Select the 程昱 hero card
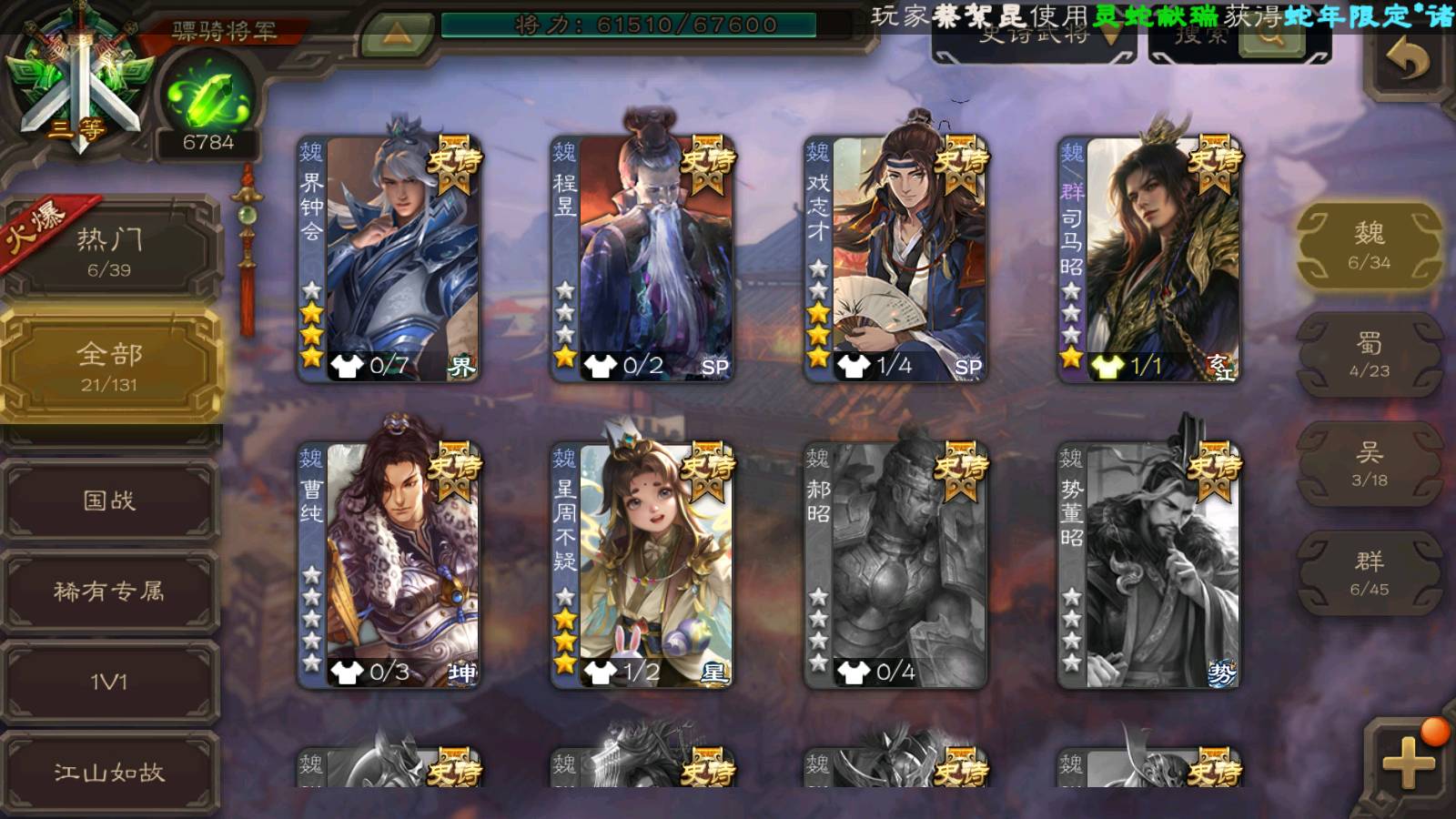Viewport: 1456px width, 819px height. pyautogui.click(x=642, y=258)
